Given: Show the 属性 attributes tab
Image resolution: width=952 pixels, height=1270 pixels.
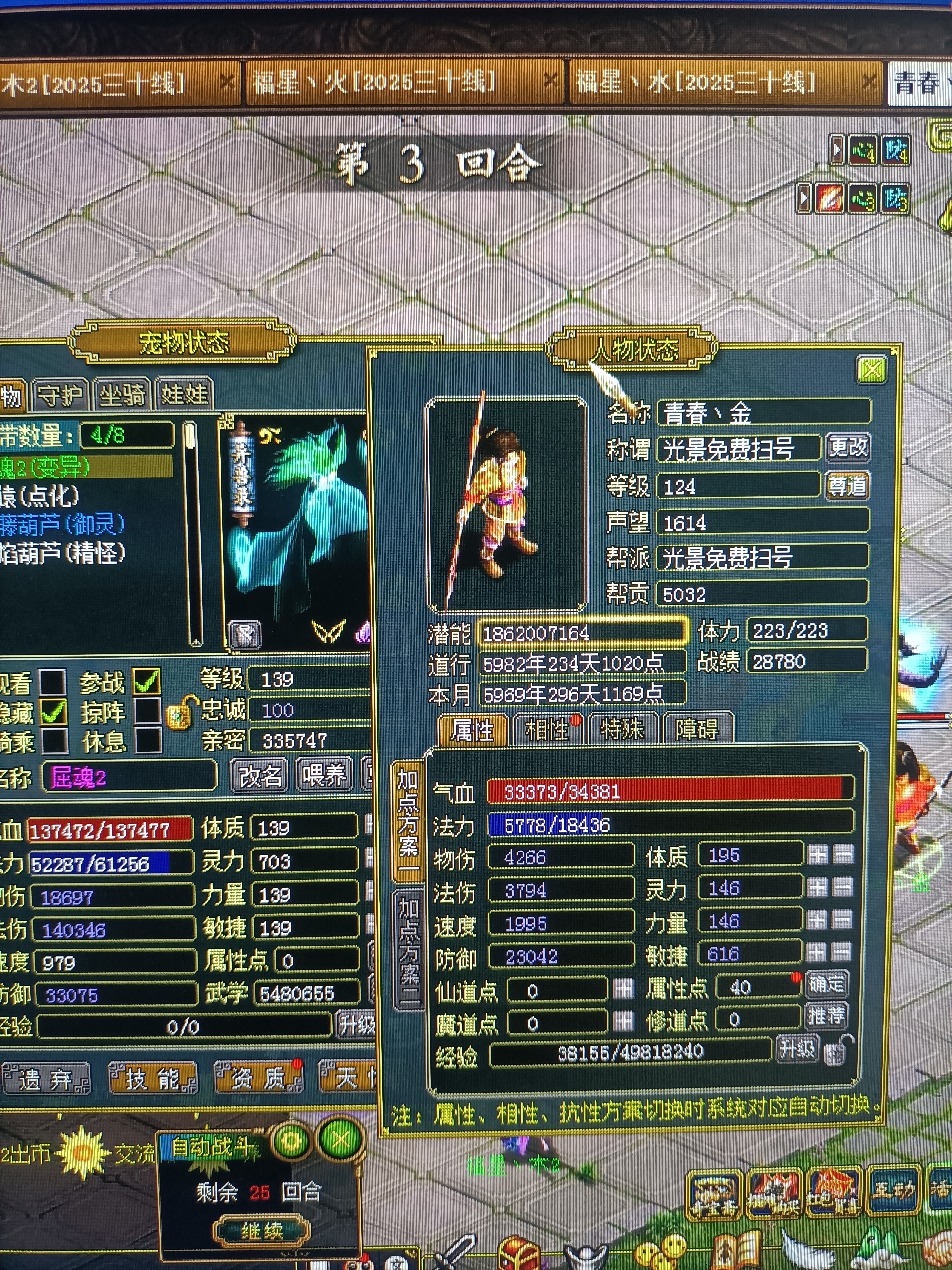Looking at the screenshot, I should [x=472, y=730].
